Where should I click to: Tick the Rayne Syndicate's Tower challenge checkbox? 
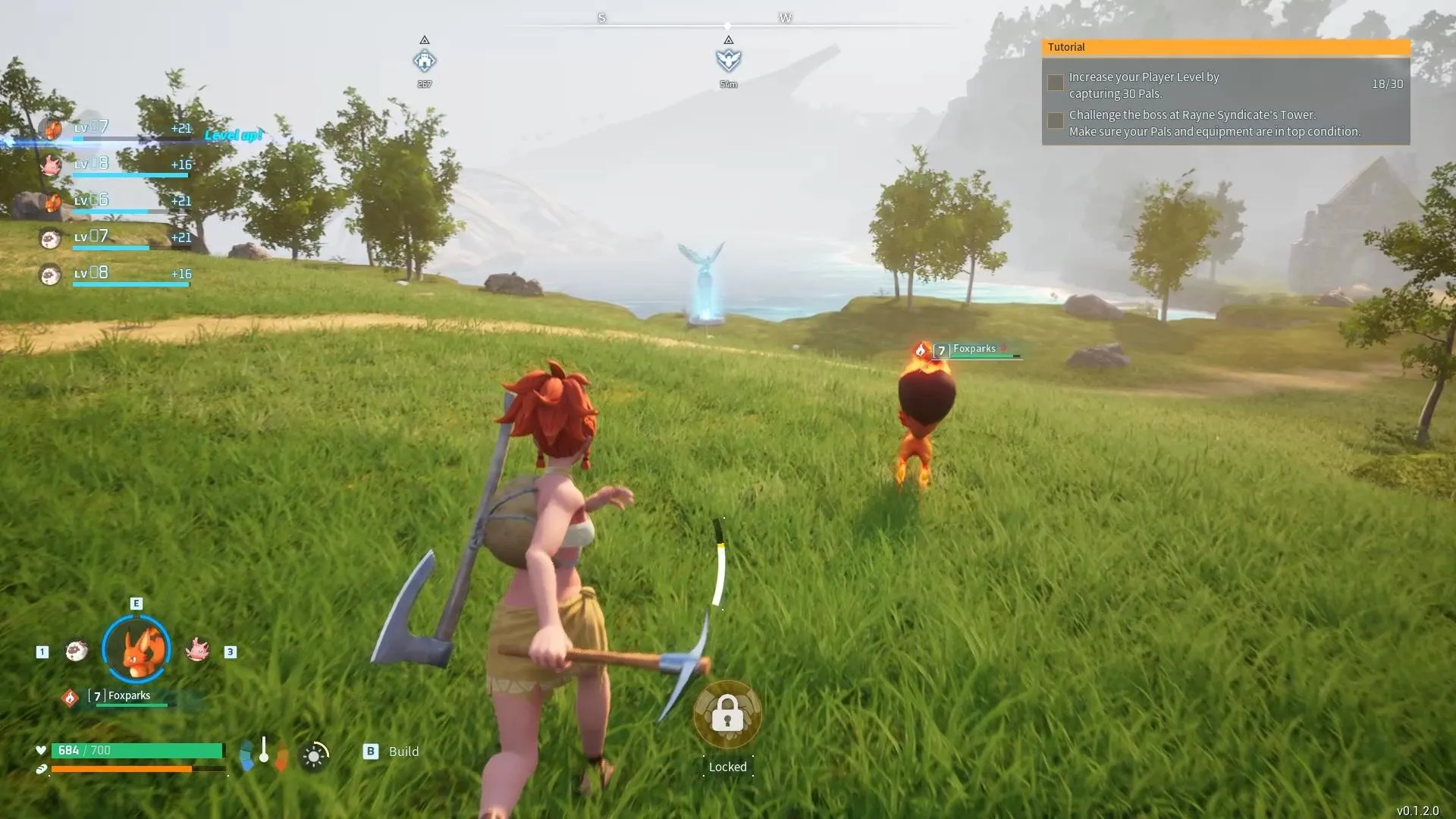click(x=1055, y=121)
